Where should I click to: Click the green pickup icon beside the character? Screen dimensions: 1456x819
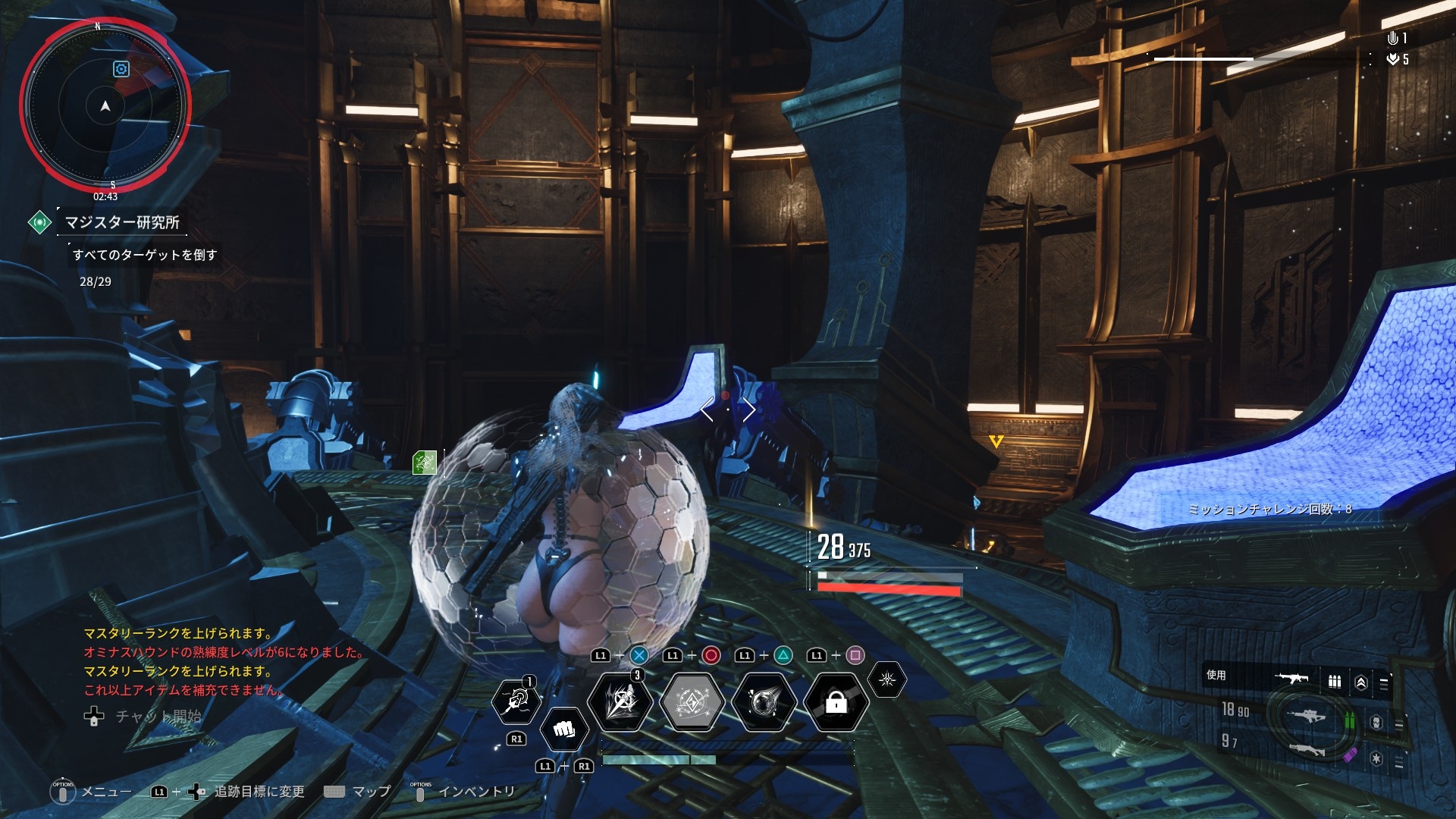point(425,462)
